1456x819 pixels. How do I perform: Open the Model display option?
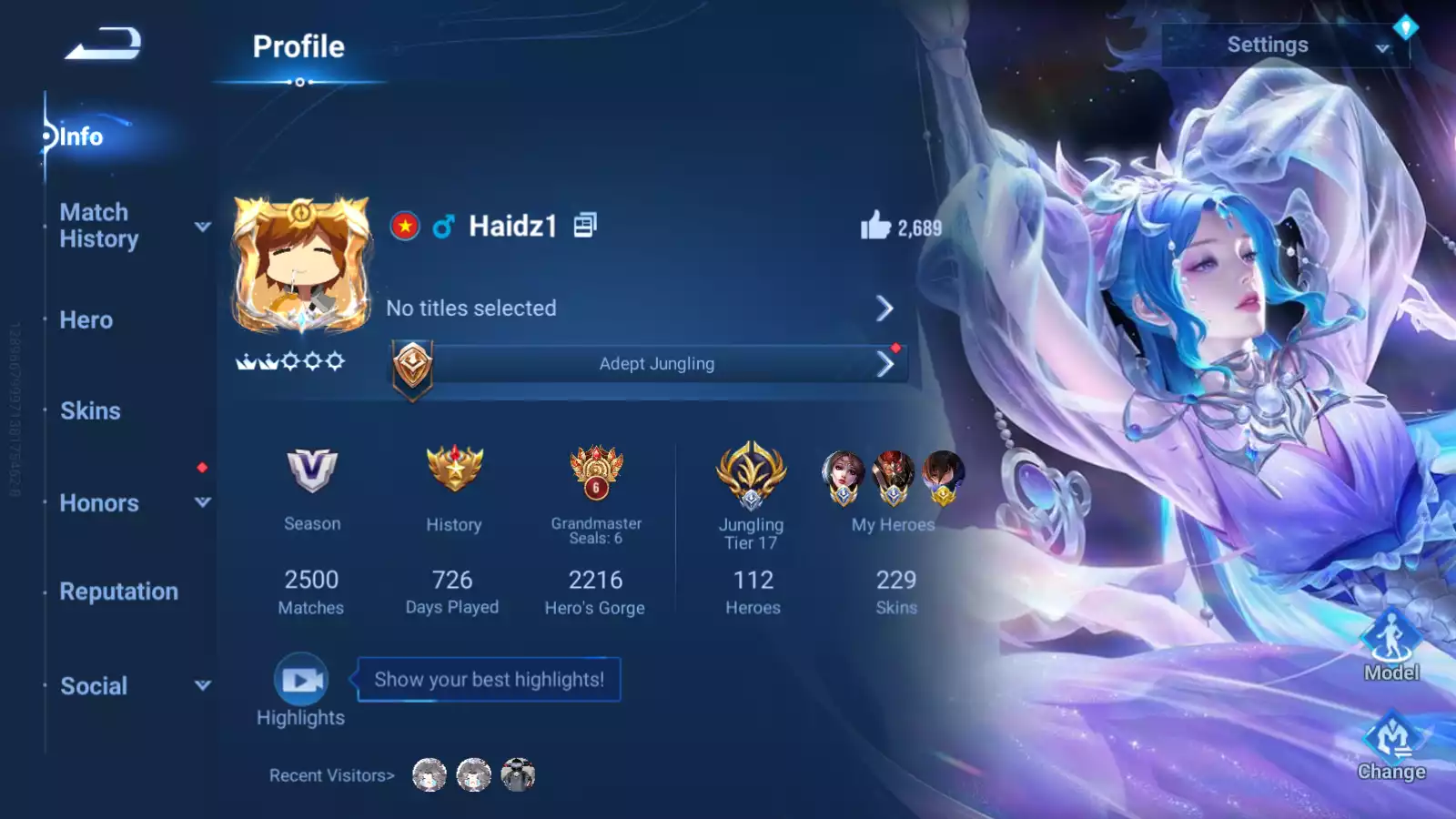pyautogui.click(x=1390, y=644)
